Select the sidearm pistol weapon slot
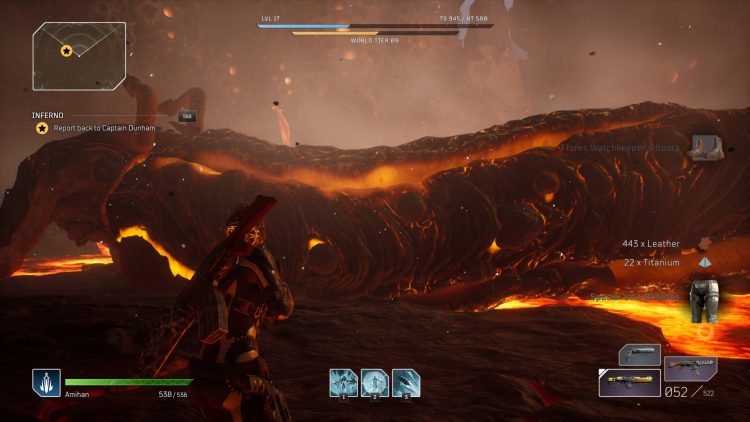The width and height of the screenshot is (750, 422). (639, 355)
